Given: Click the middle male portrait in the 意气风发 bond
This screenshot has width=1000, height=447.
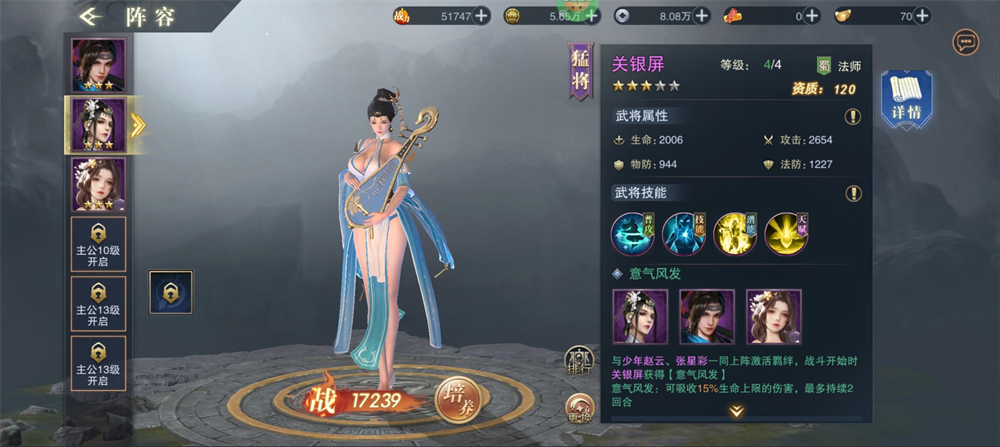Looking at the screenshot, I should click(x=706, y=317).
